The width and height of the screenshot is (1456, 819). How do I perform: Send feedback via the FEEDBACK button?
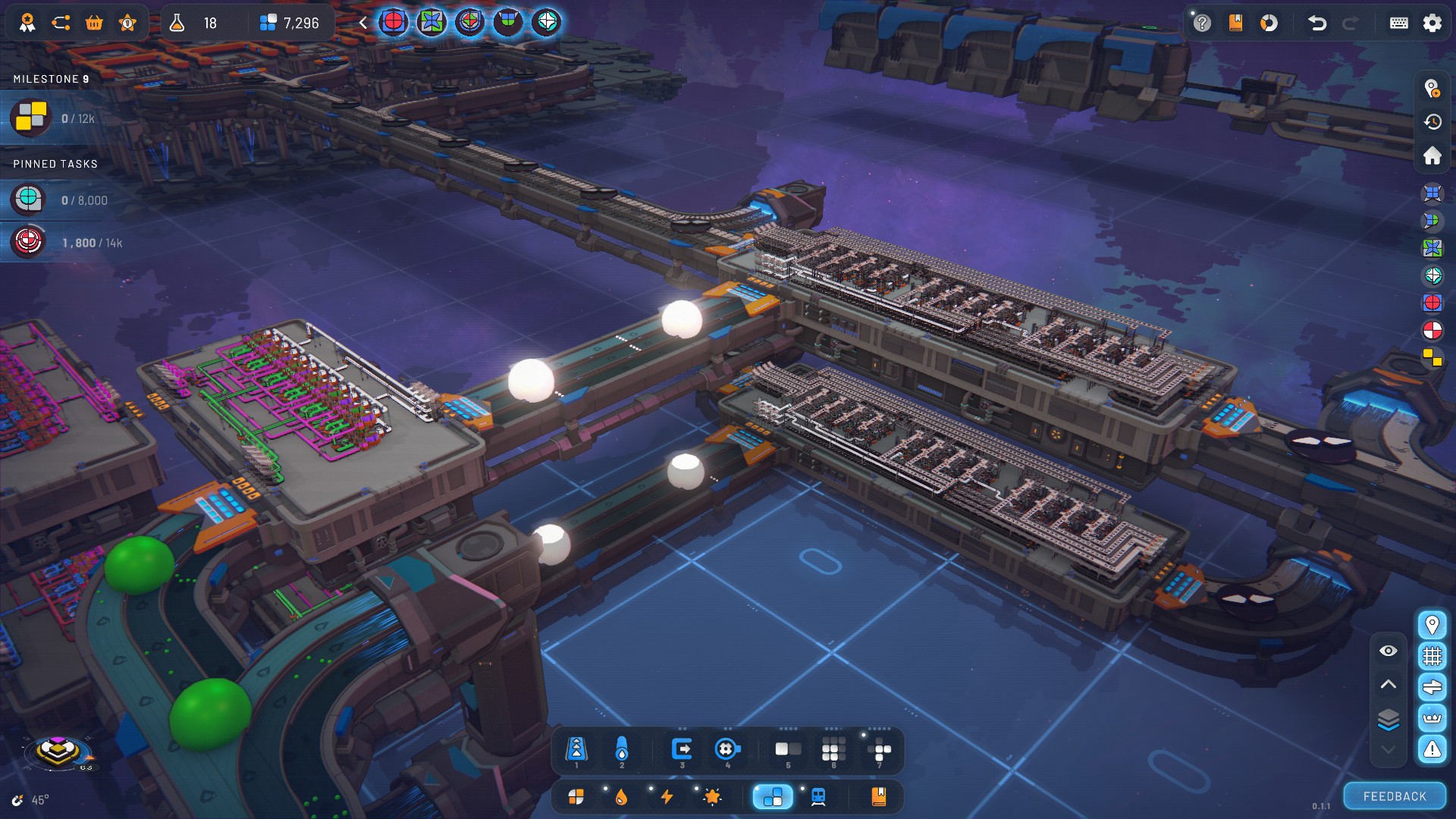click(1395, 796)
